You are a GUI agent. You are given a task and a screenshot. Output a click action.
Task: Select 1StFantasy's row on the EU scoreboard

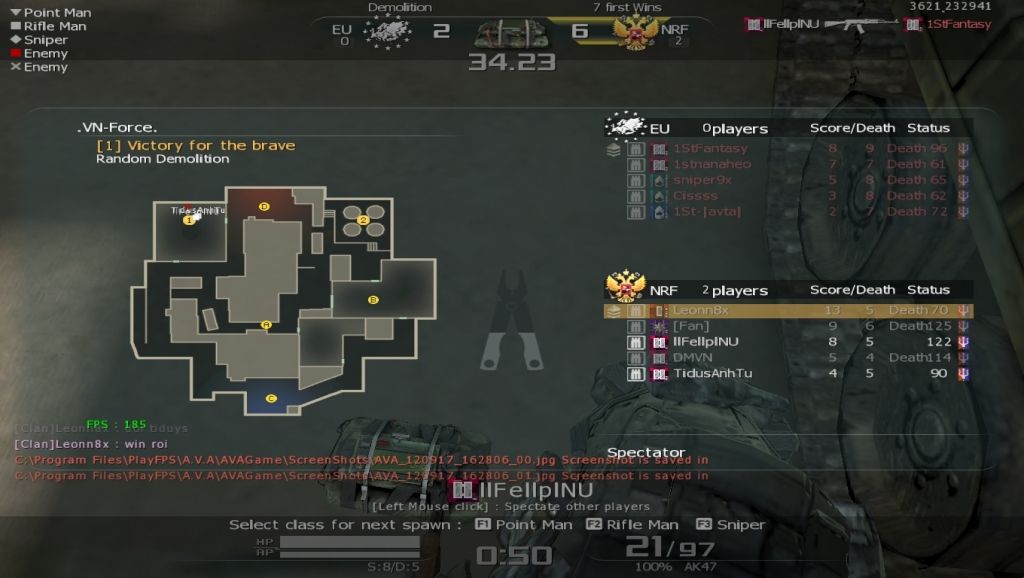[x=710, y=149]
